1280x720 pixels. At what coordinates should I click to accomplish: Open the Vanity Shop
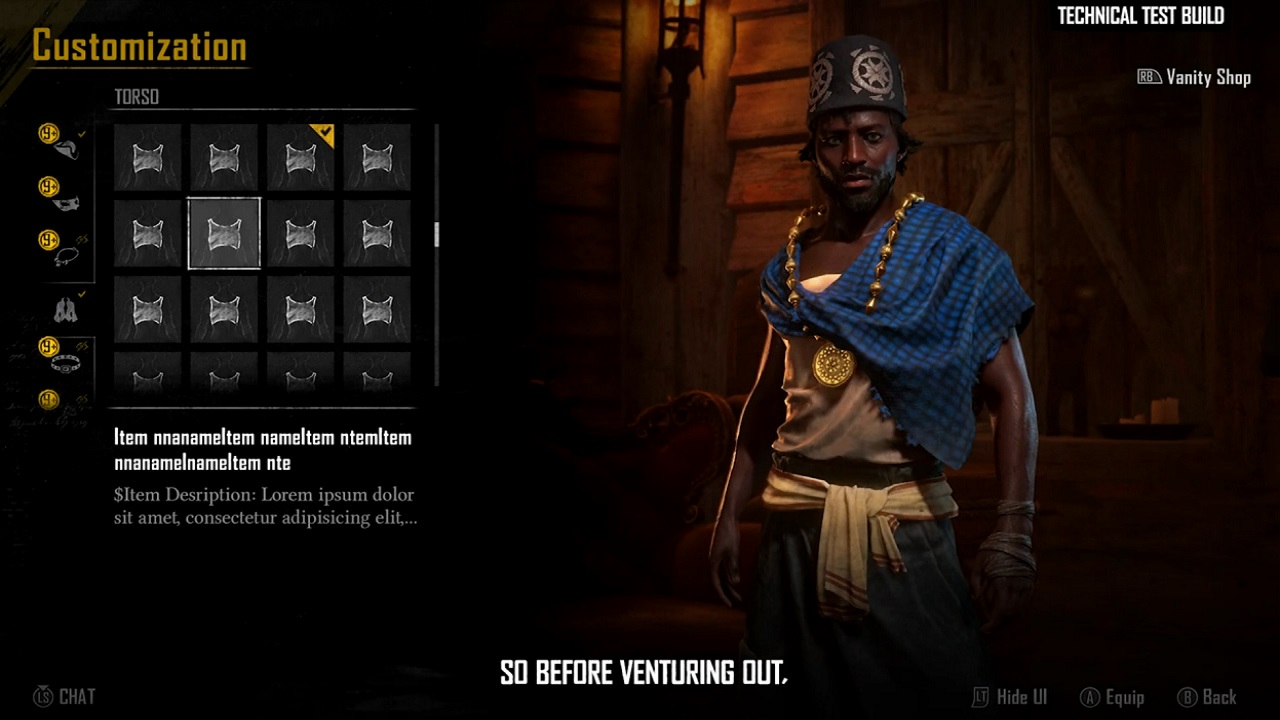coord(1195,77)
